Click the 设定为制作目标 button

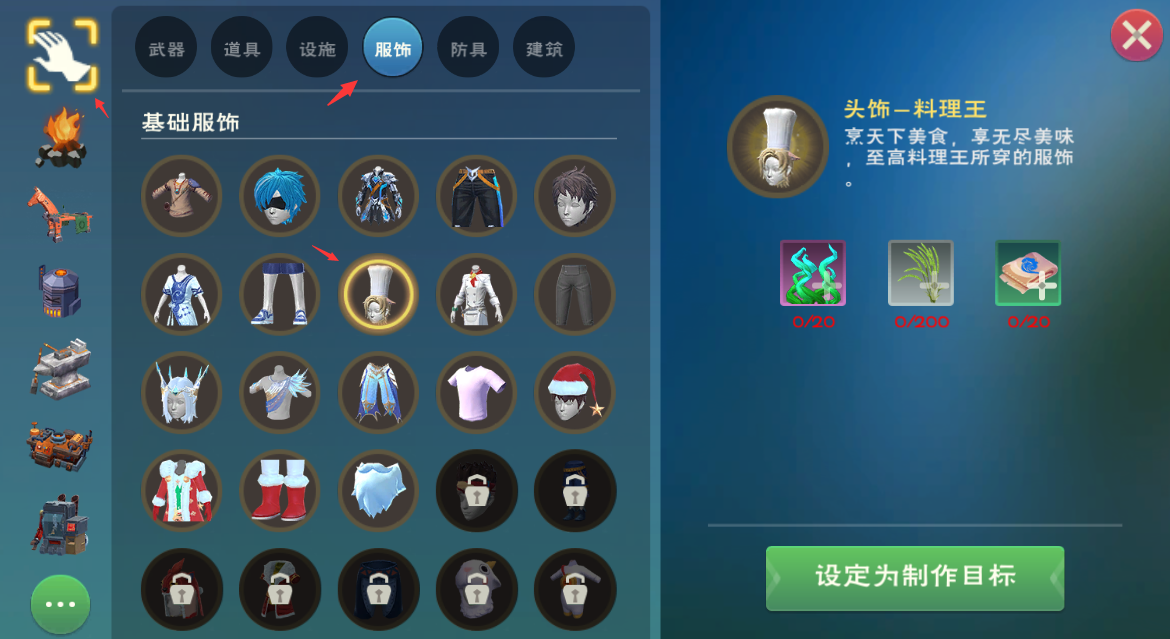(914, 577)
